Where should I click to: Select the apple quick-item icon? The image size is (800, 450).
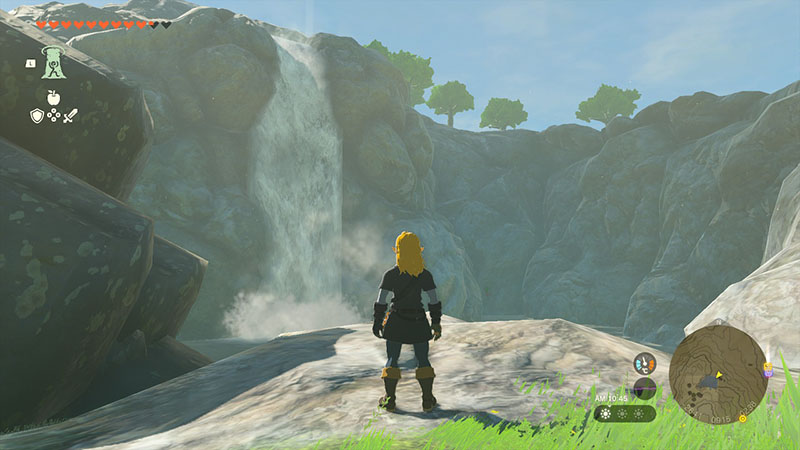tap(53, 97)
